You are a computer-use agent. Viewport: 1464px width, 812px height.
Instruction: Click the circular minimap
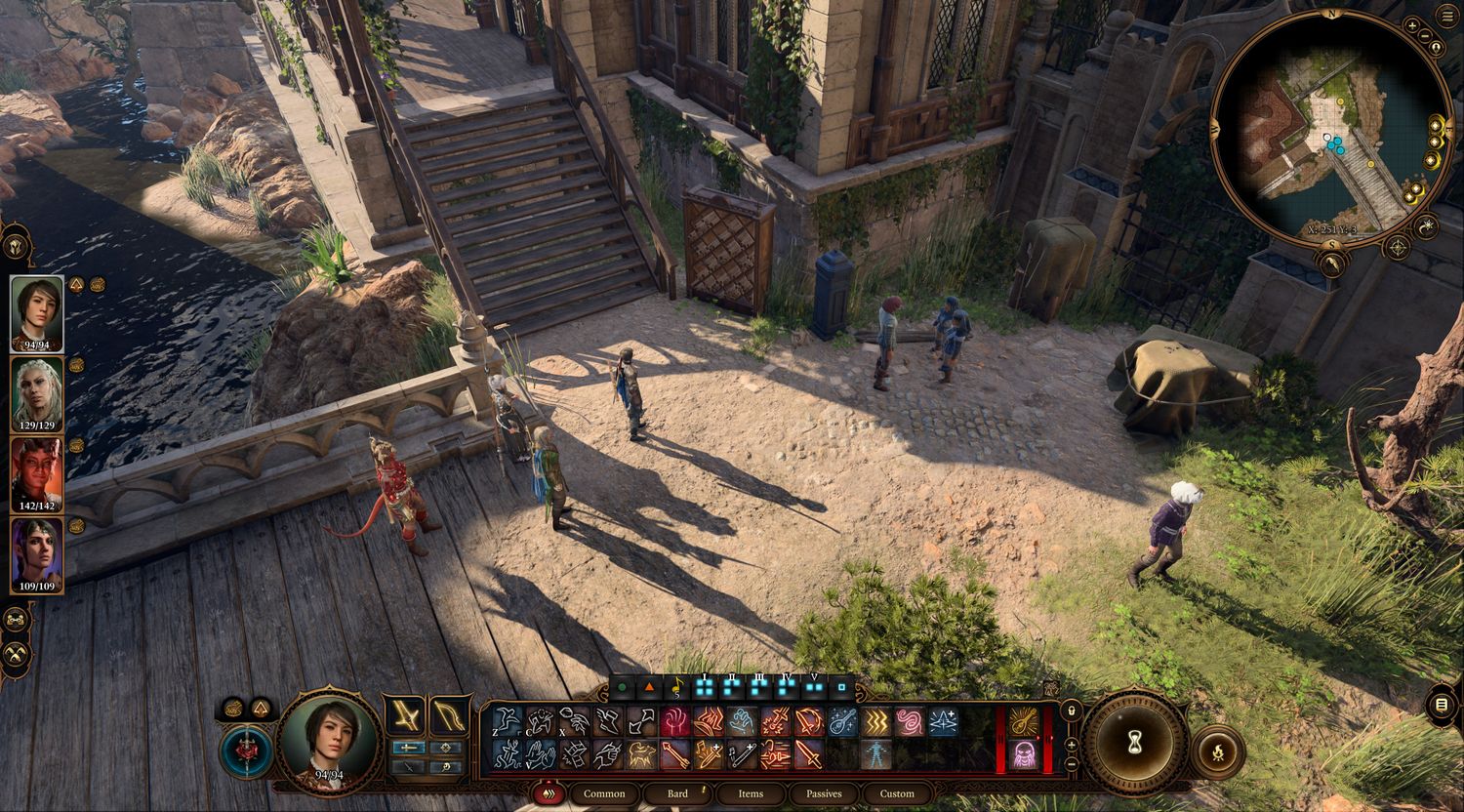(1331, 128)
